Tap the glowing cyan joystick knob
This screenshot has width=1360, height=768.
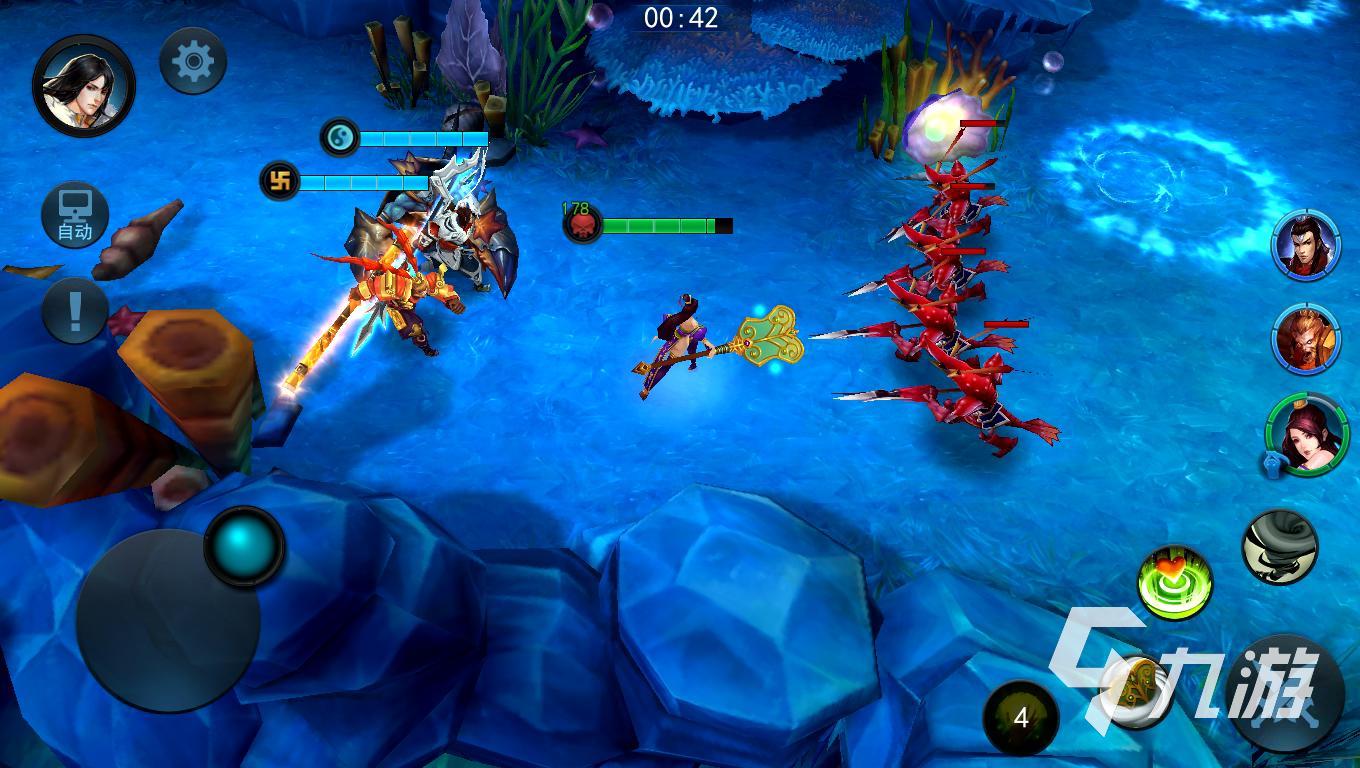pos(244,546)
